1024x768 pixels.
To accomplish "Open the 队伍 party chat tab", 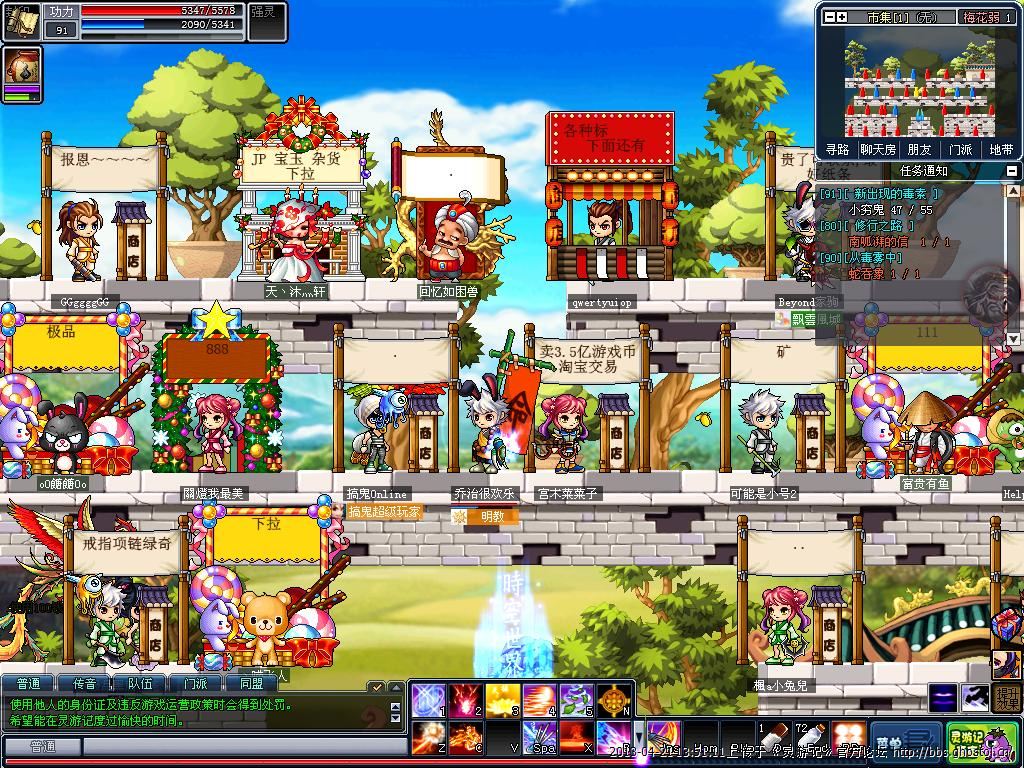I will pyautogui.click(x=141, y=684).
